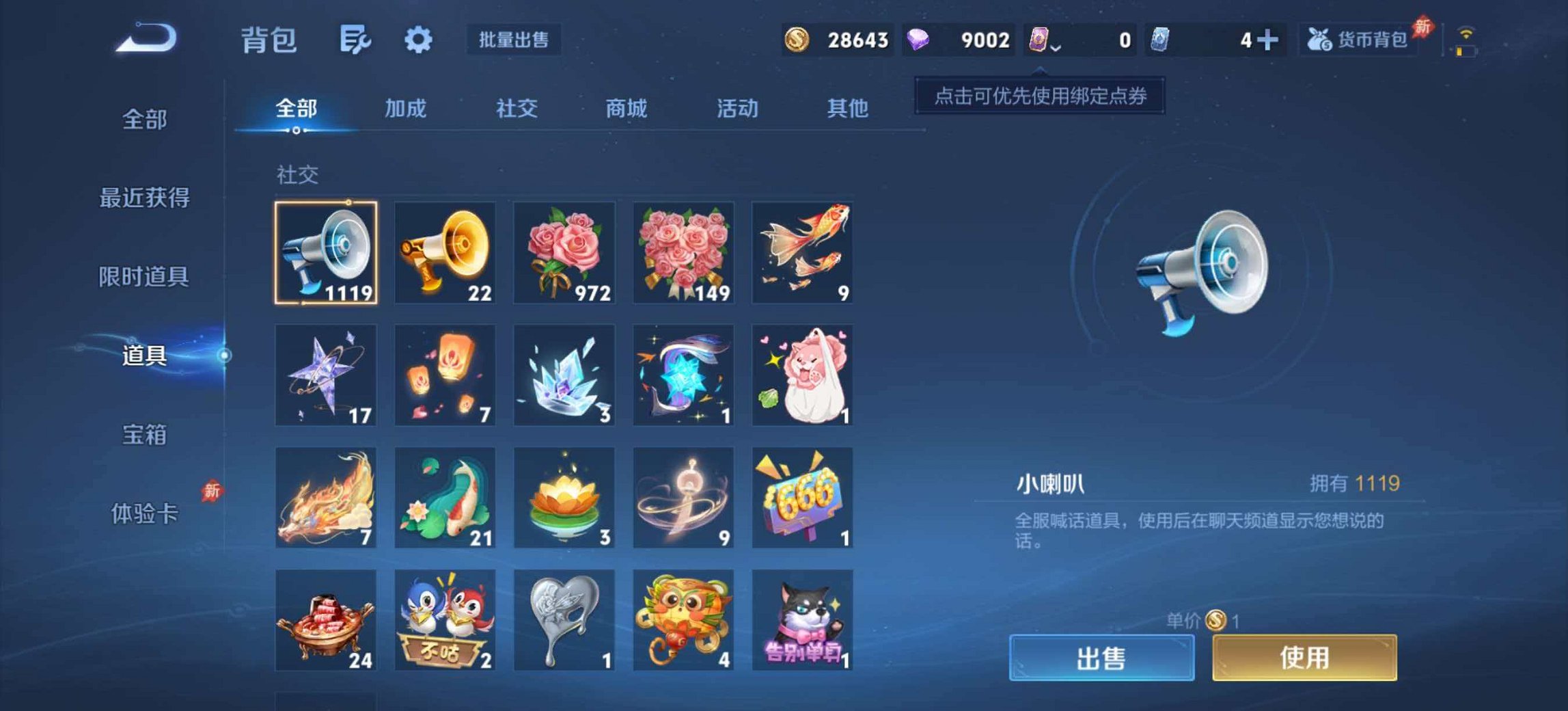Switch to the 商城 tab
Screen dimensions: 1568x711
626,108
